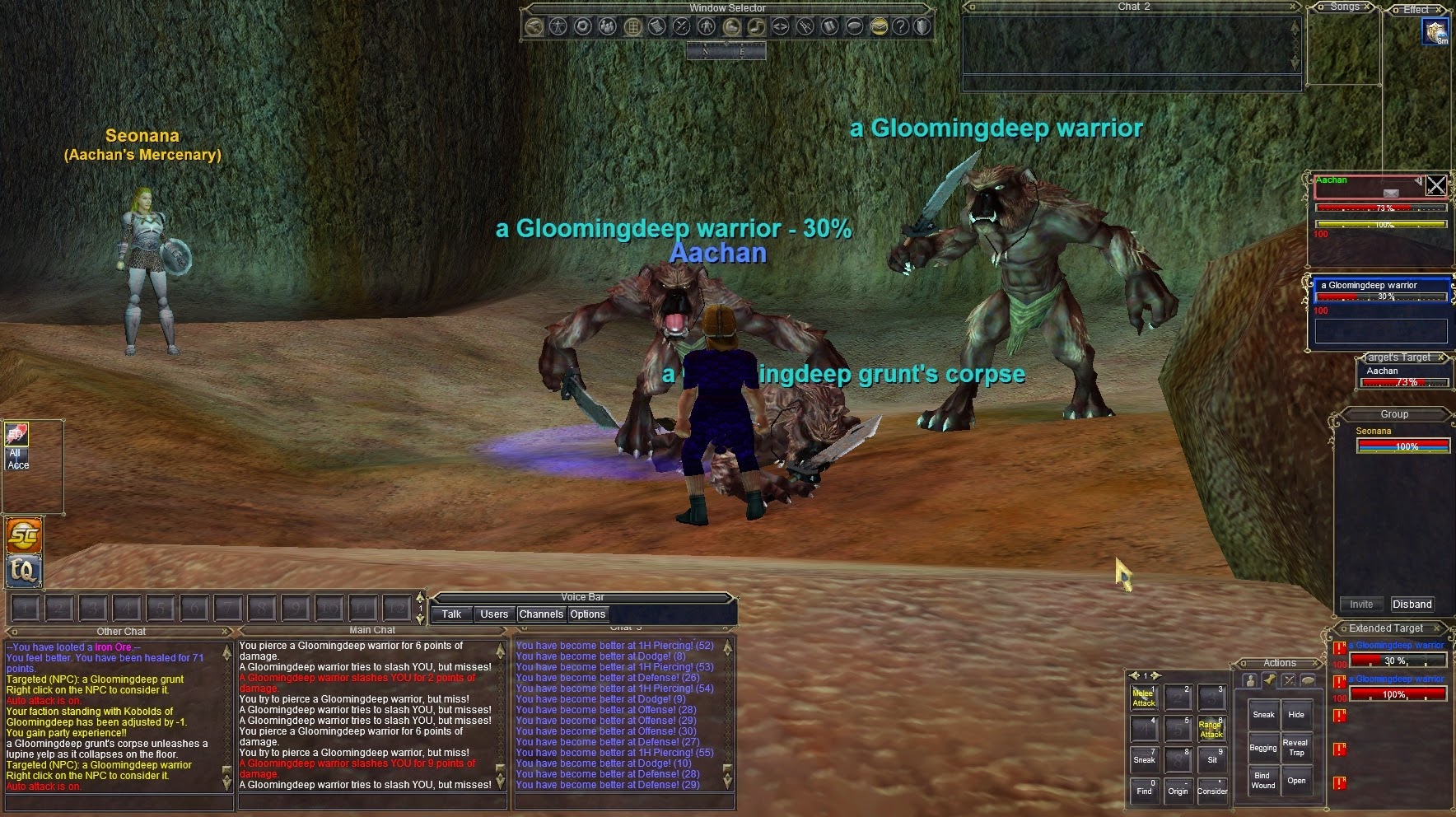Switch to the crossed-swords combat tab in Actions
This screenshot has width=1456, height=817.
tap(1289, 680)
